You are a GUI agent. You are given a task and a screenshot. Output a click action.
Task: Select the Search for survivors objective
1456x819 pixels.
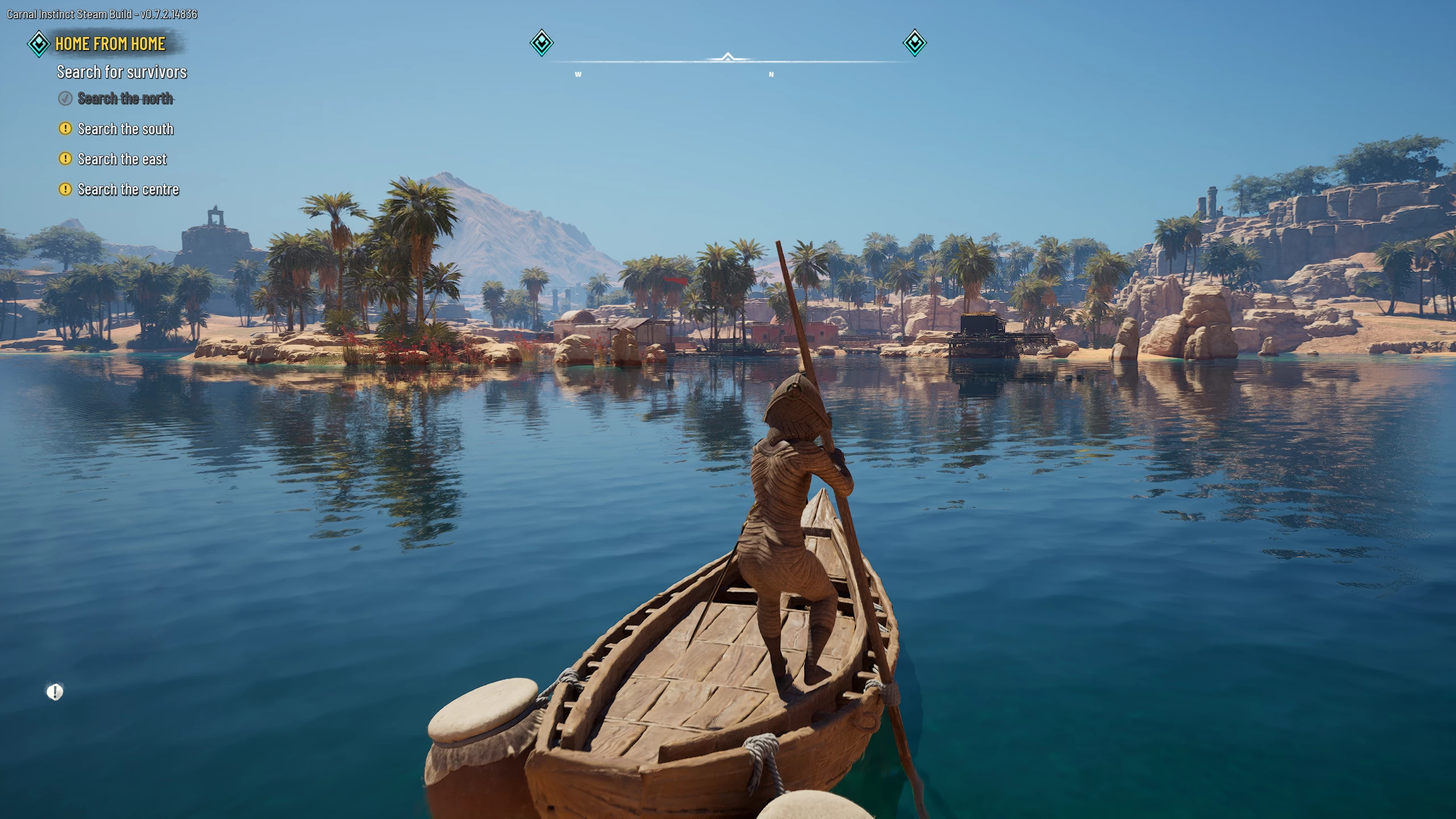click(122, 72)
